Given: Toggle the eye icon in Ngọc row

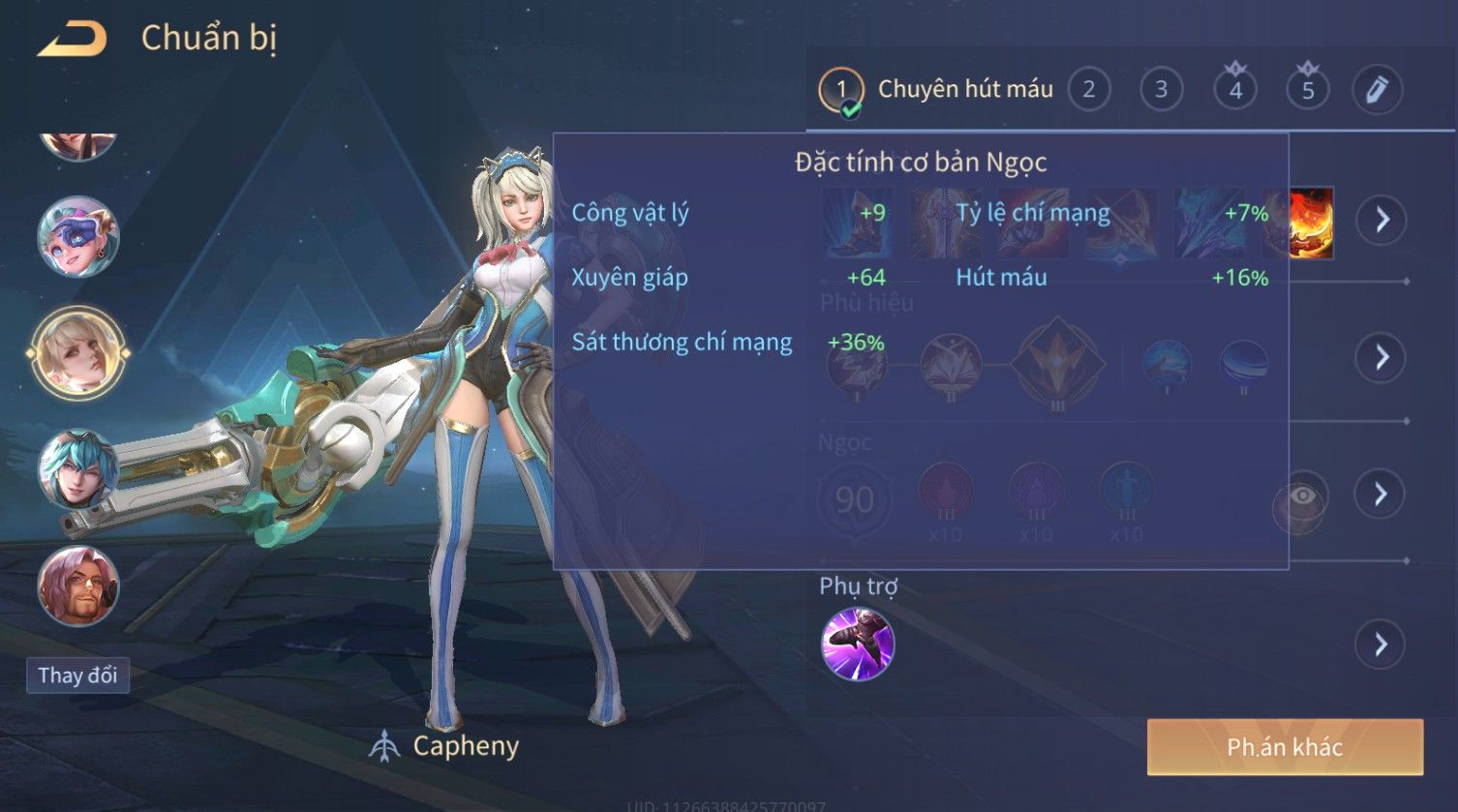Looking at the screenshot, I should click(x=1302, y=496).
